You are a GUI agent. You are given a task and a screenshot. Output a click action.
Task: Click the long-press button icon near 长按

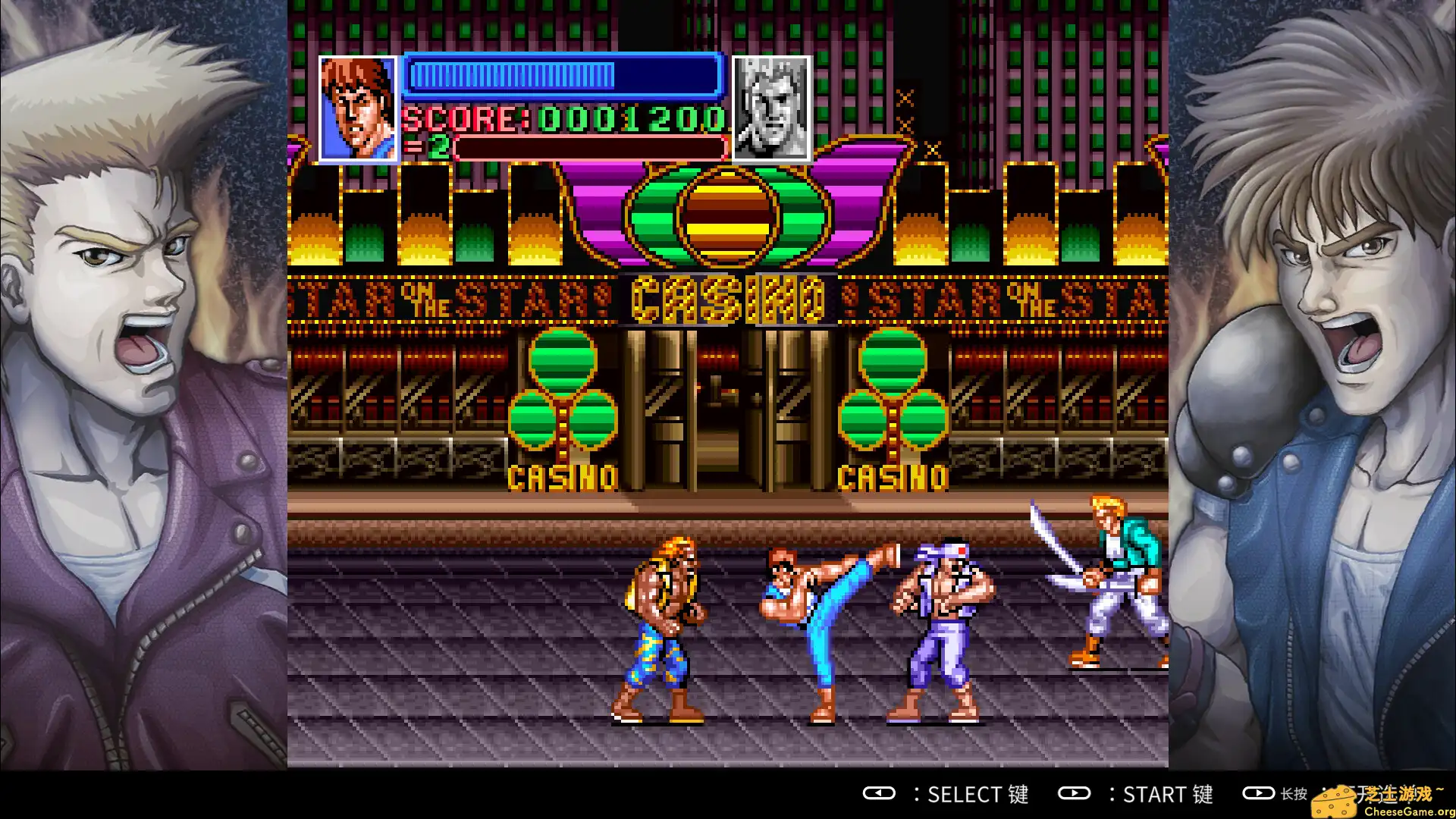coord(1259,795)
